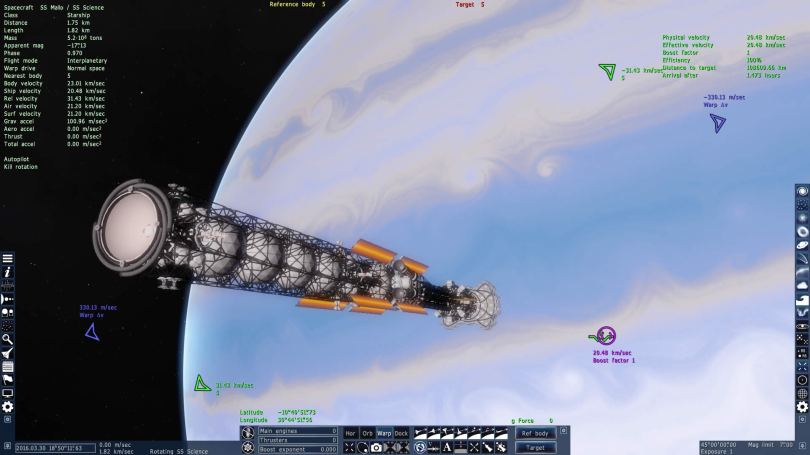Click the Target button
Viewport: 810px width, 455px height.
(x=536, y=447)
